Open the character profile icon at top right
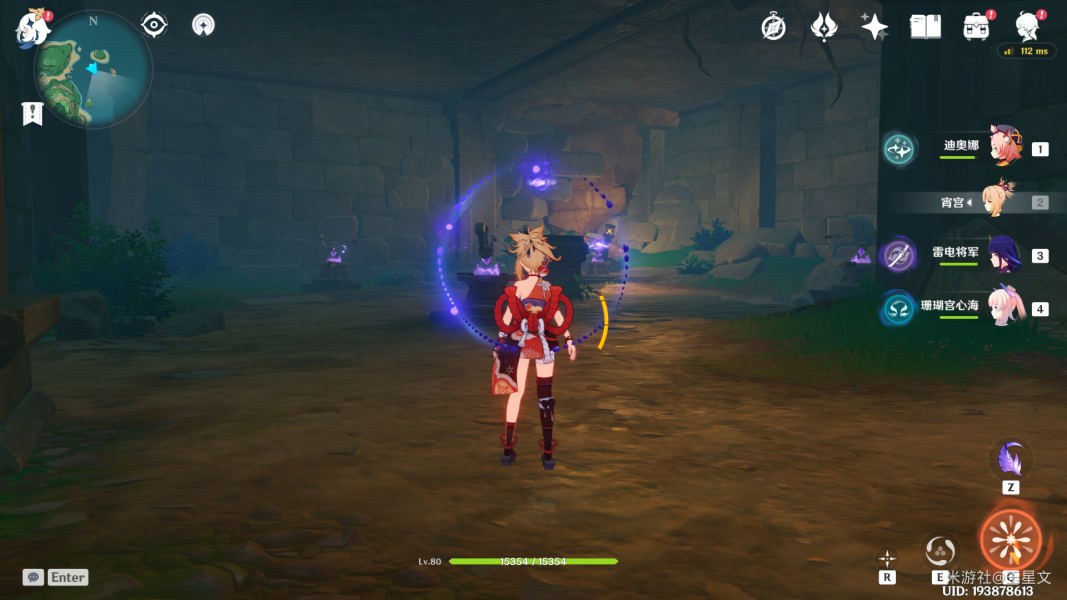The height and width of the screenshot is (600, 1067). pos(1027,26)
